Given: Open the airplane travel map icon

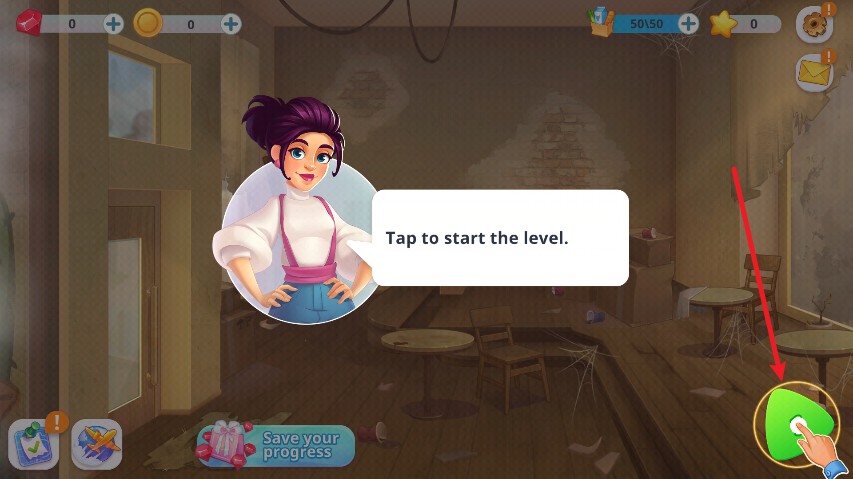Looking at the screenshot, I should (97, 443).
